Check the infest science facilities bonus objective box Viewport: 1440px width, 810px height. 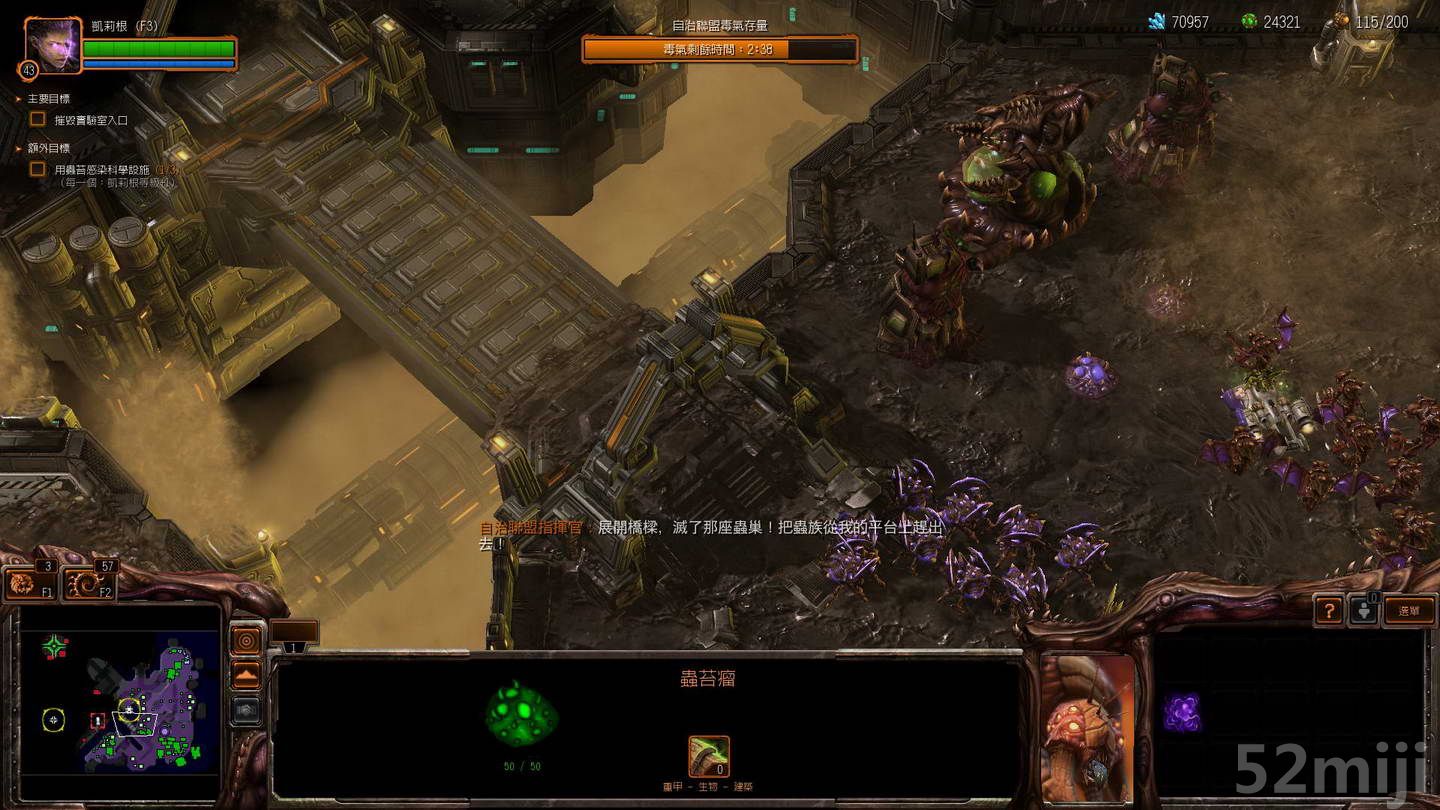click(x=37, y=170)
